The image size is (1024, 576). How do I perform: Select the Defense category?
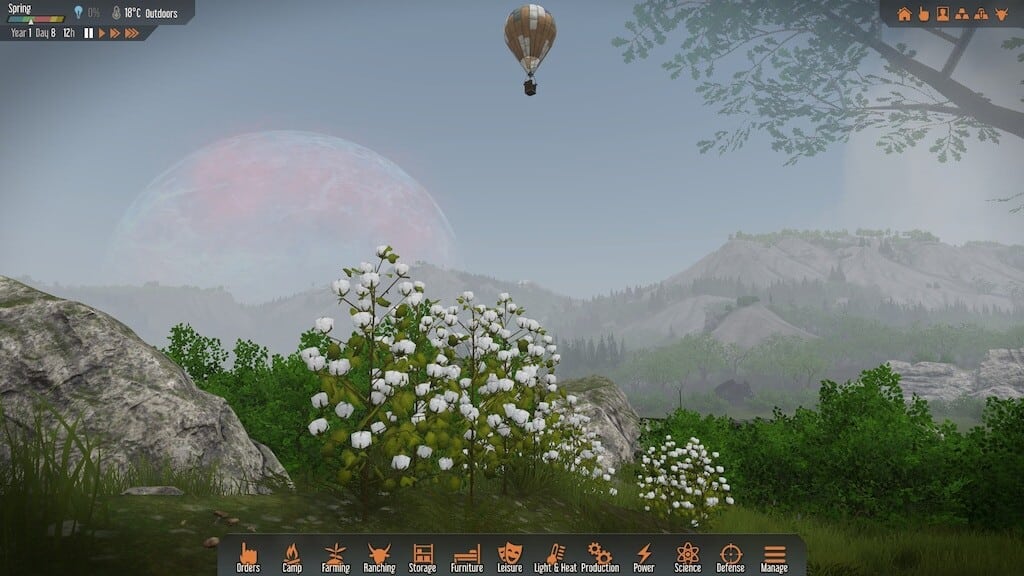(x=731, y=556)
